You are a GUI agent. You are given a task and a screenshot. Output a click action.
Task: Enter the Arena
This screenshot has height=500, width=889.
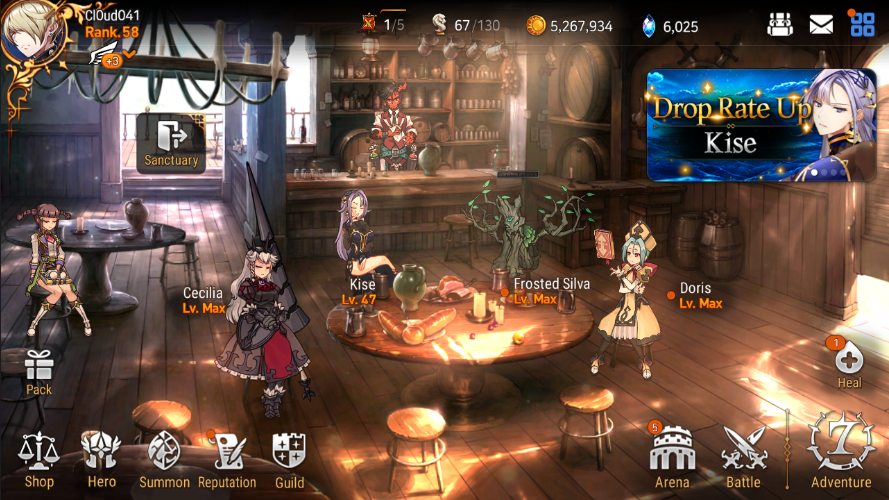[x=672, y=459]
